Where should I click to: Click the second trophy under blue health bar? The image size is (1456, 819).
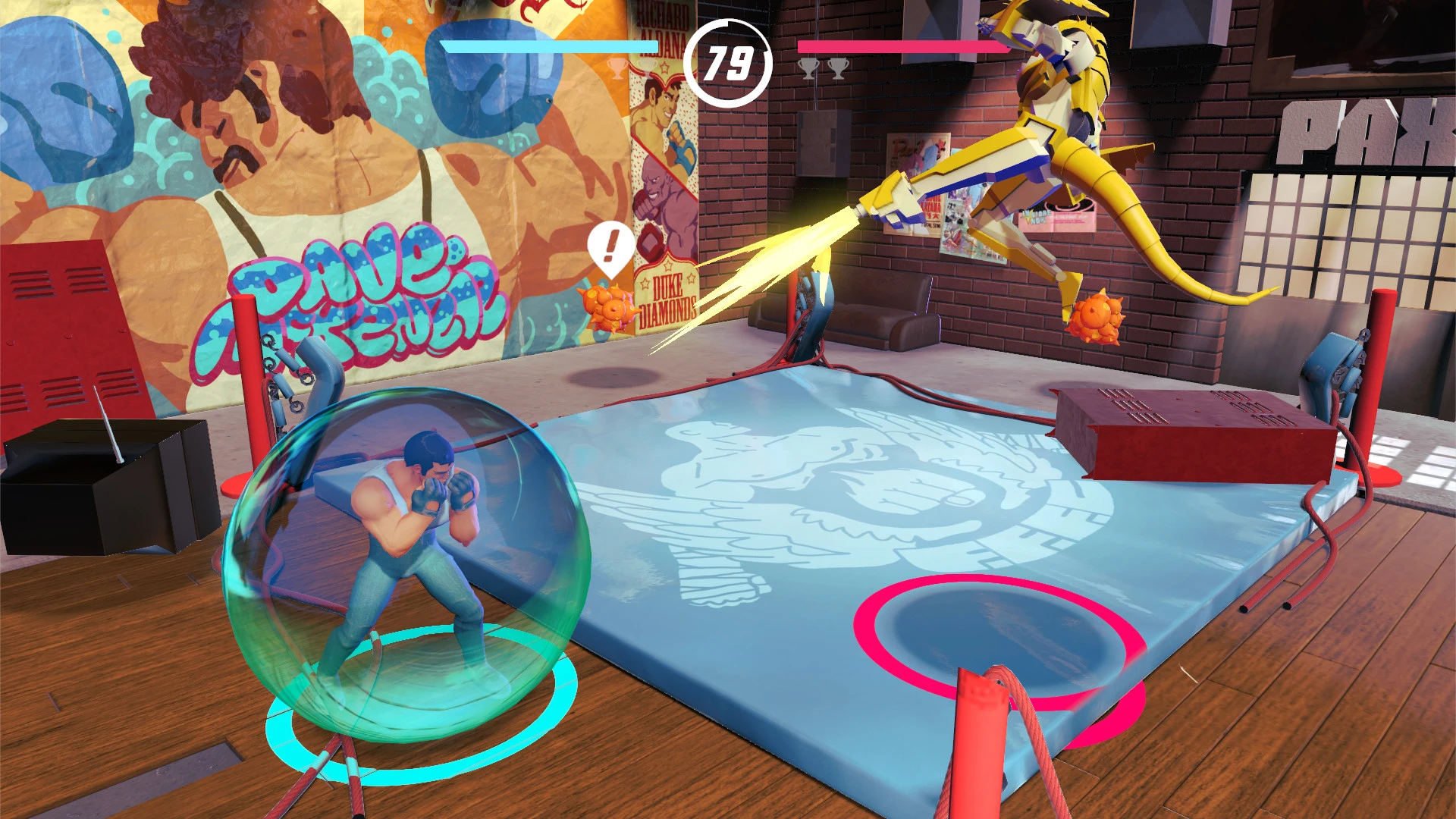point(646,70)
